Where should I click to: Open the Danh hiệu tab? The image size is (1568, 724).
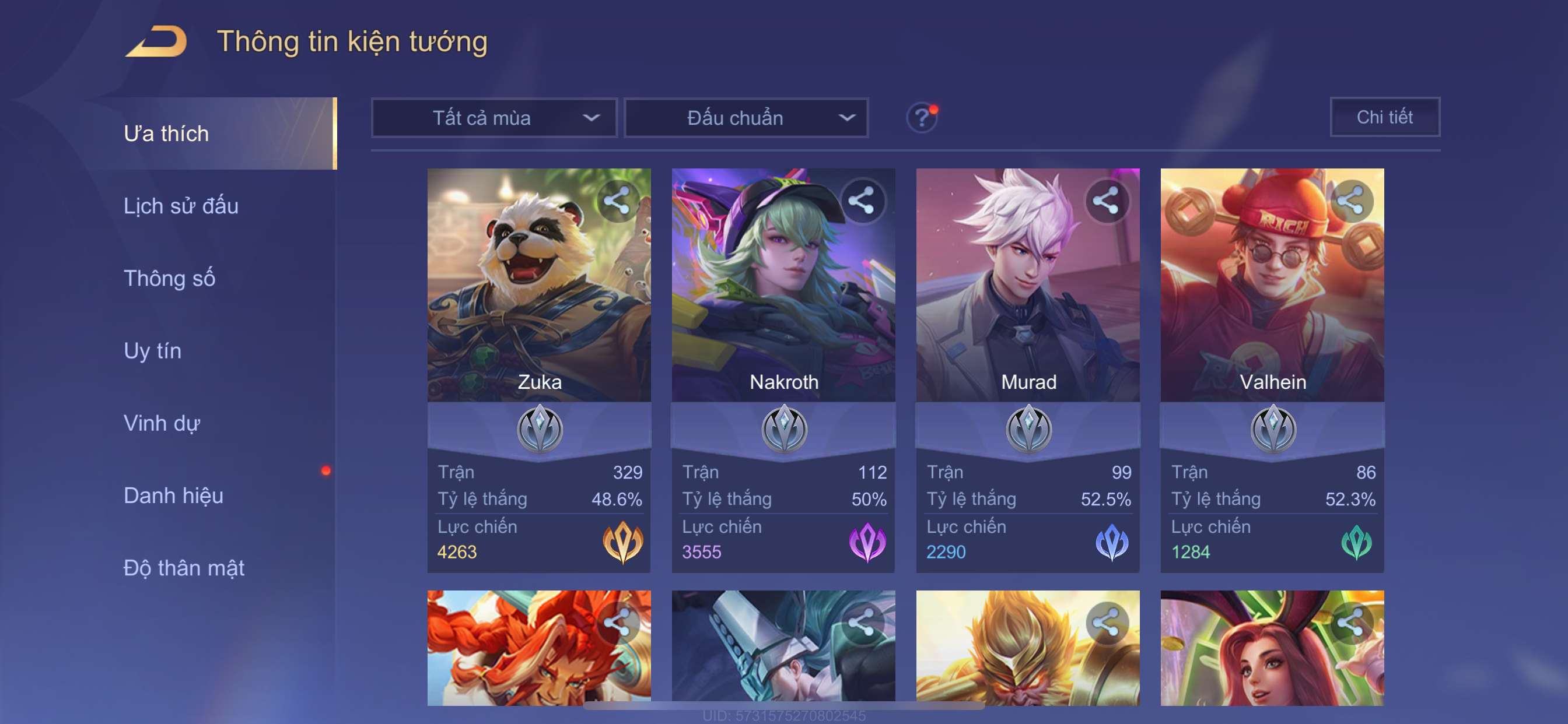(173, 495)
